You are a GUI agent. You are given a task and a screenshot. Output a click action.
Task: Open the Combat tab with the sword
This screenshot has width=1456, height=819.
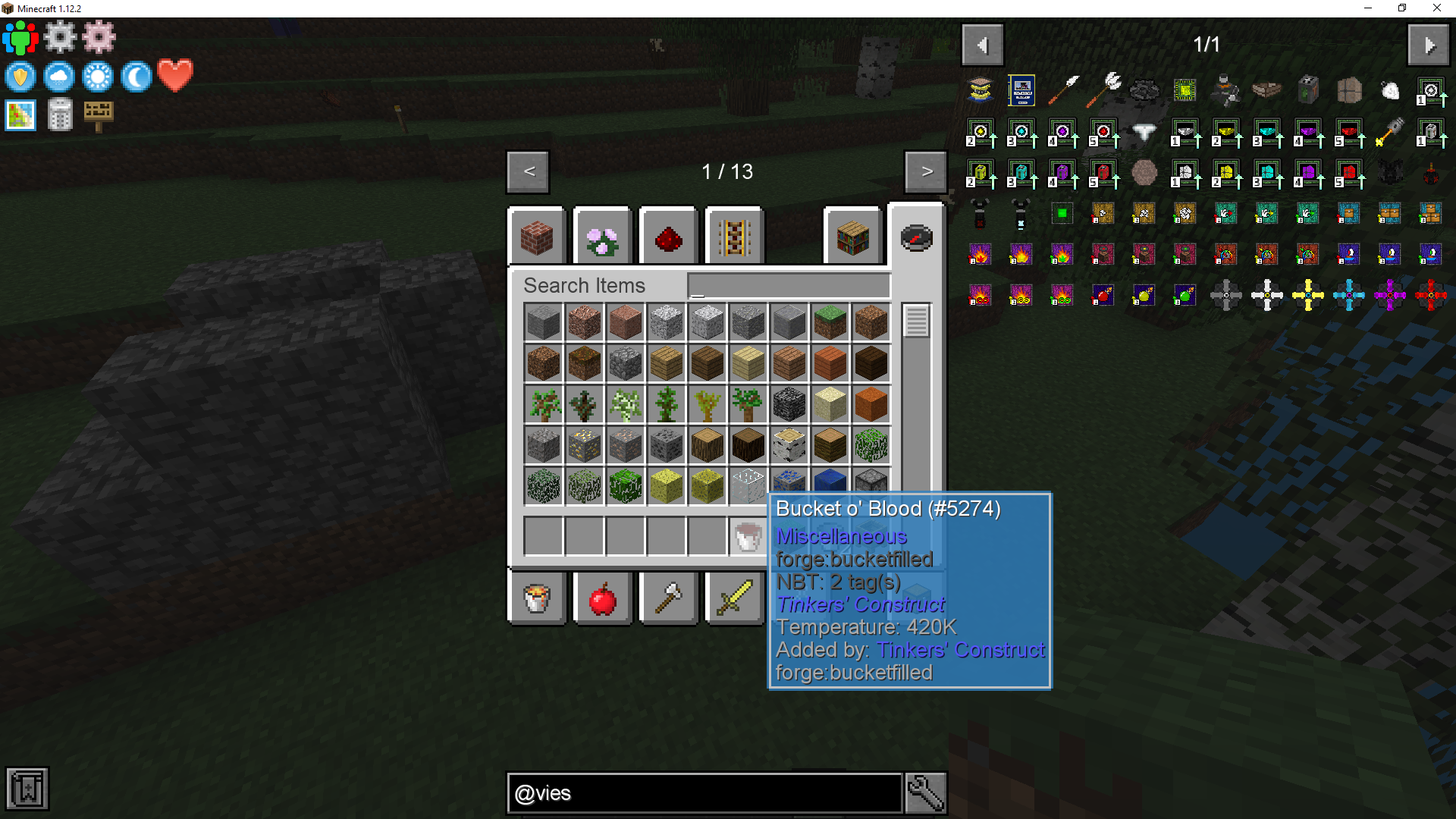pos(733,598)
